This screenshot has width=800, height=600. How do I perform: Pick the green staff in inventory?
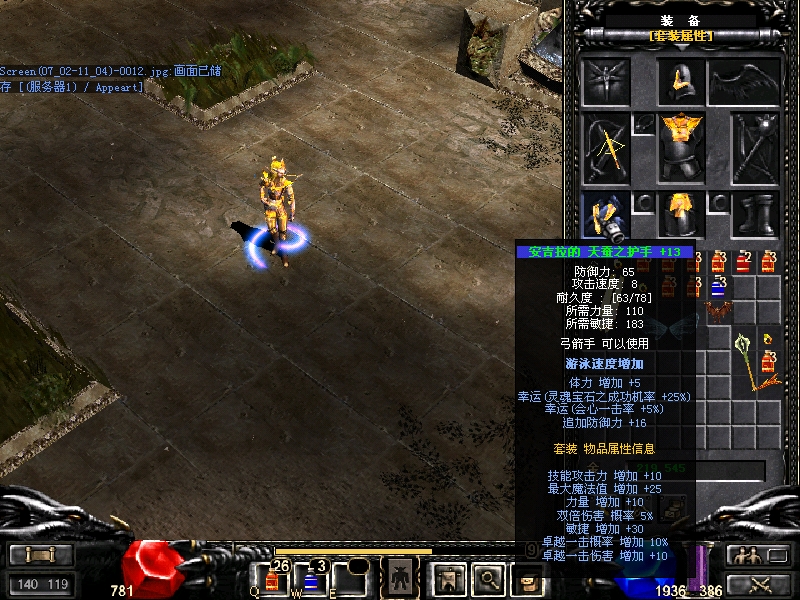[752, 362]
